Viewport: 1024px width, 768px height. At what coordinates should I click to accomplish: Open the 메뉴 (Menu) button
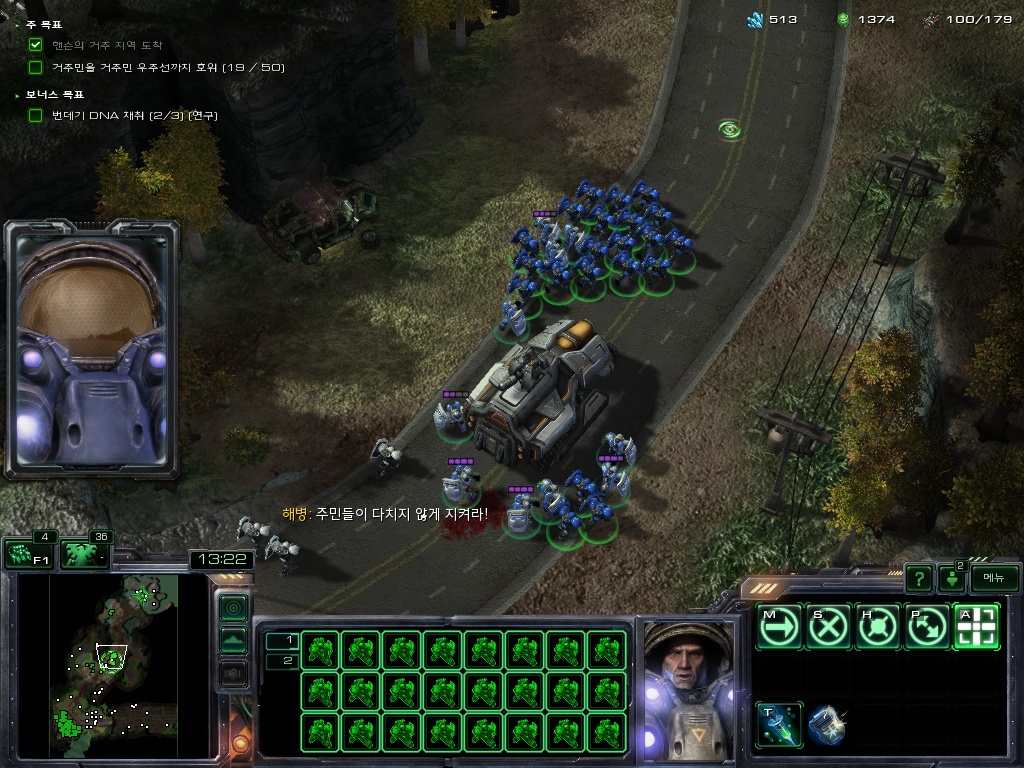point(994,578)
